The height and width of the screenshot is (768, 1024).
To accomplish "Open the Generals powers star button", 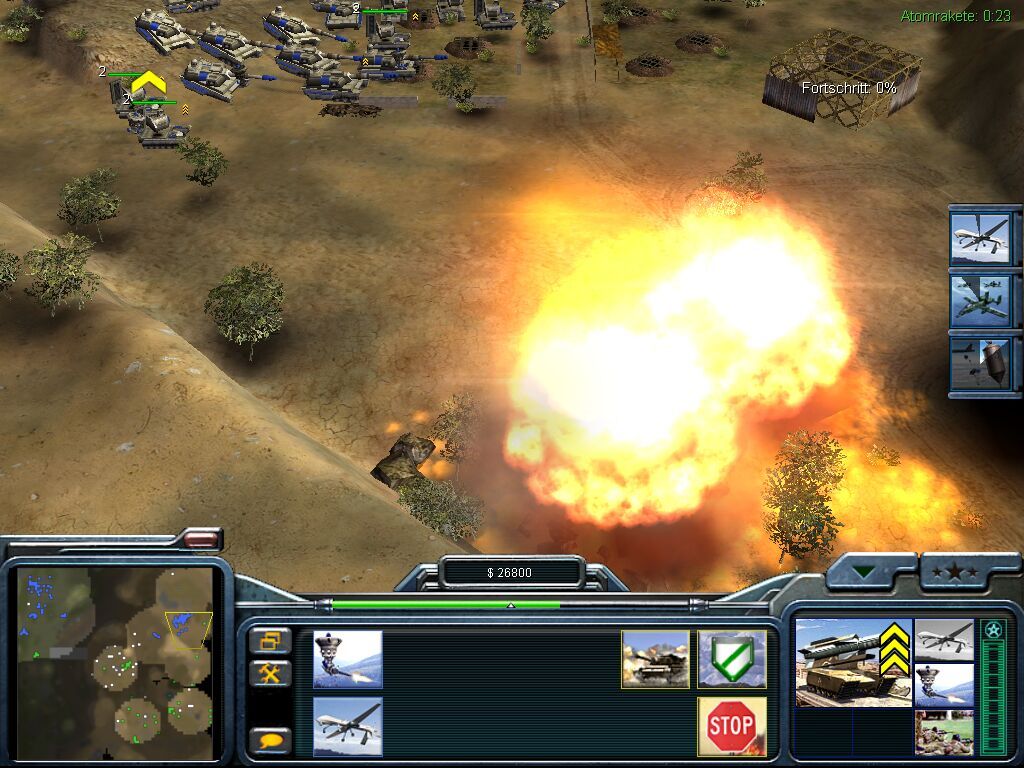I will coord(955,572).
